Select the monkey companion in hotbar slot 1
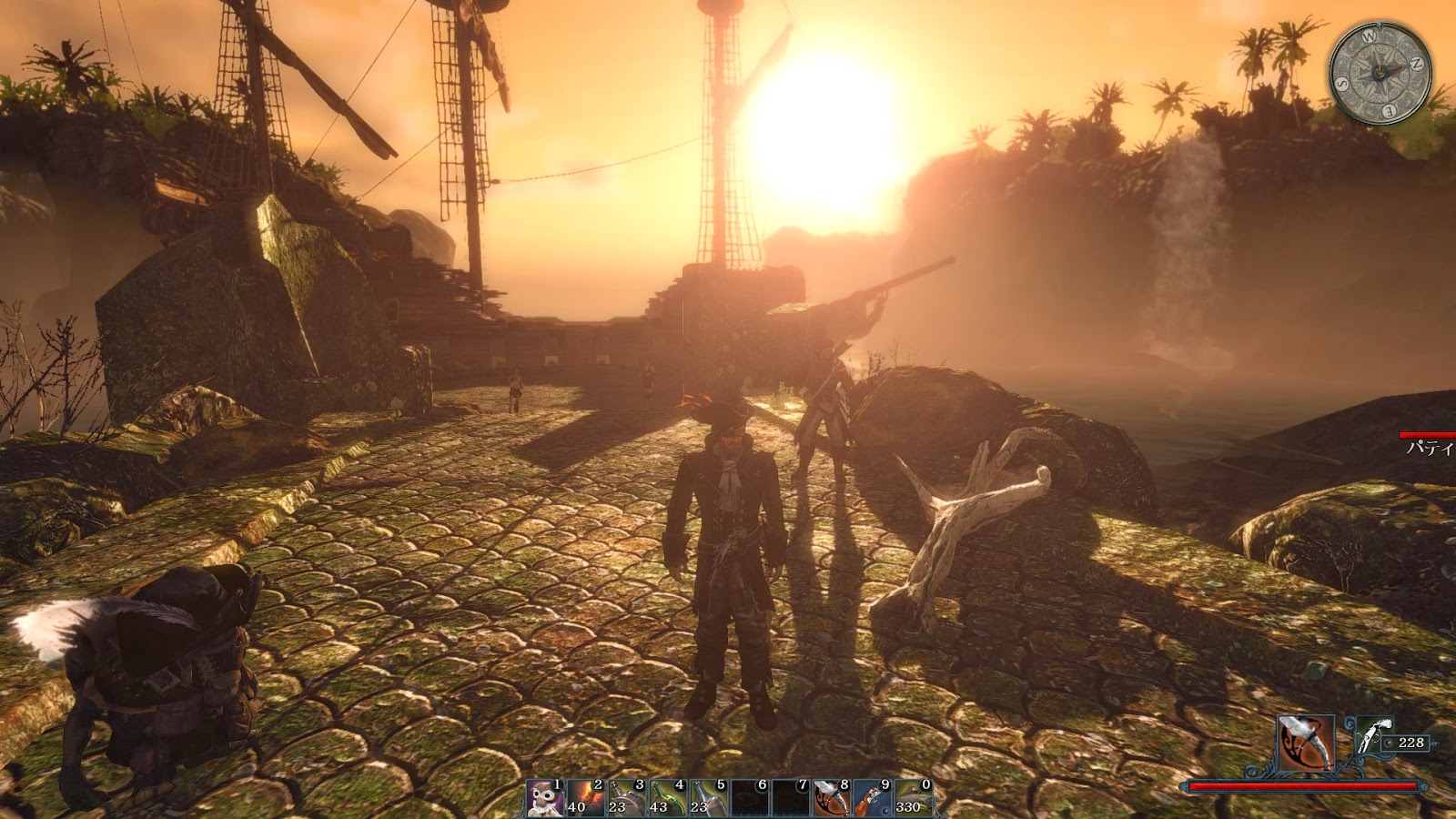The height and width of the screenshot is (819, 1456). click(545, 798)
